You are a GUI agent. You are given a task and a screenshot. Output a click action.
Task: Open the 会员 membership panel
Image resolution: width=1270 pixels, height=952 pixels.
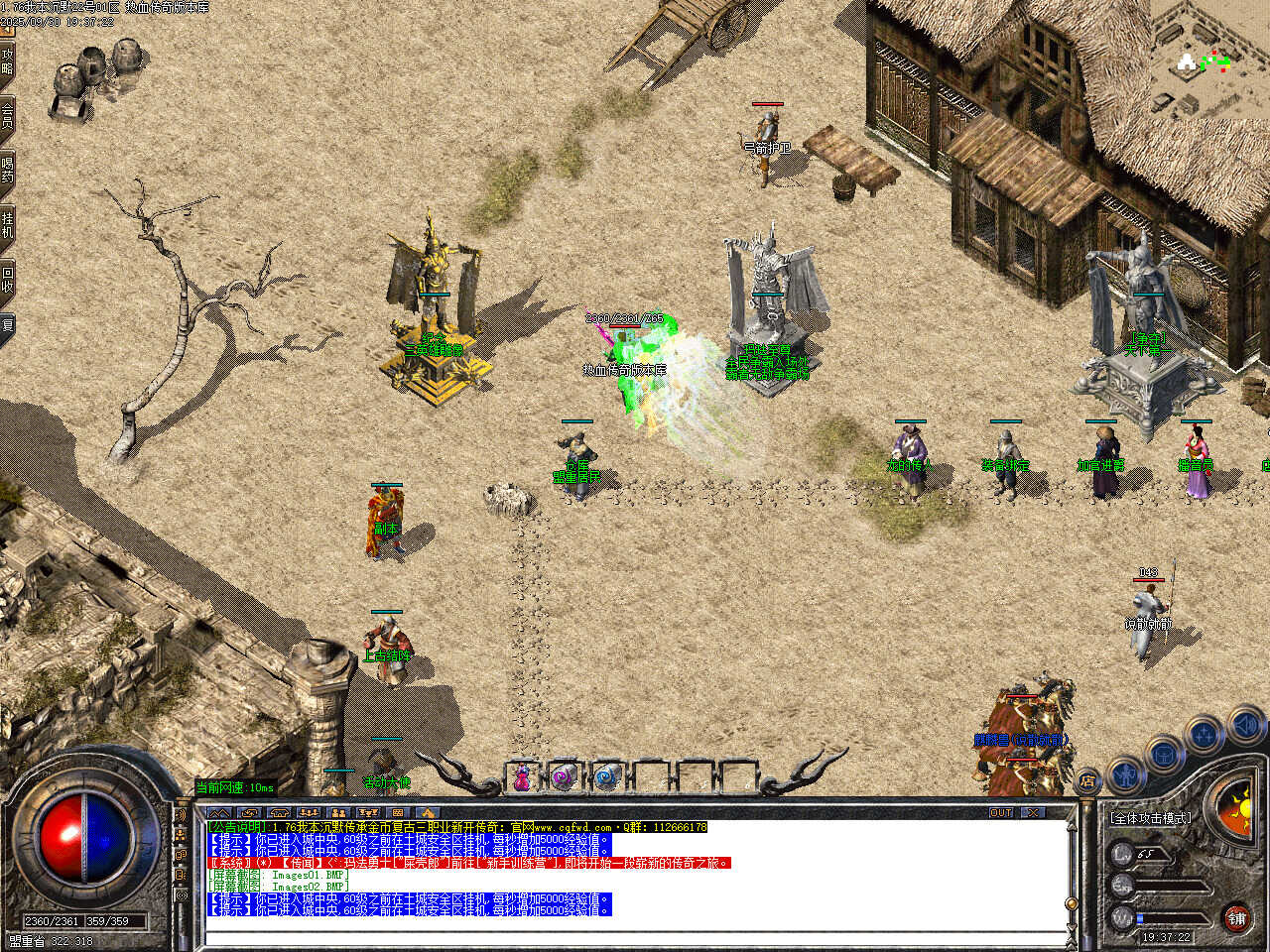[8, 115]
